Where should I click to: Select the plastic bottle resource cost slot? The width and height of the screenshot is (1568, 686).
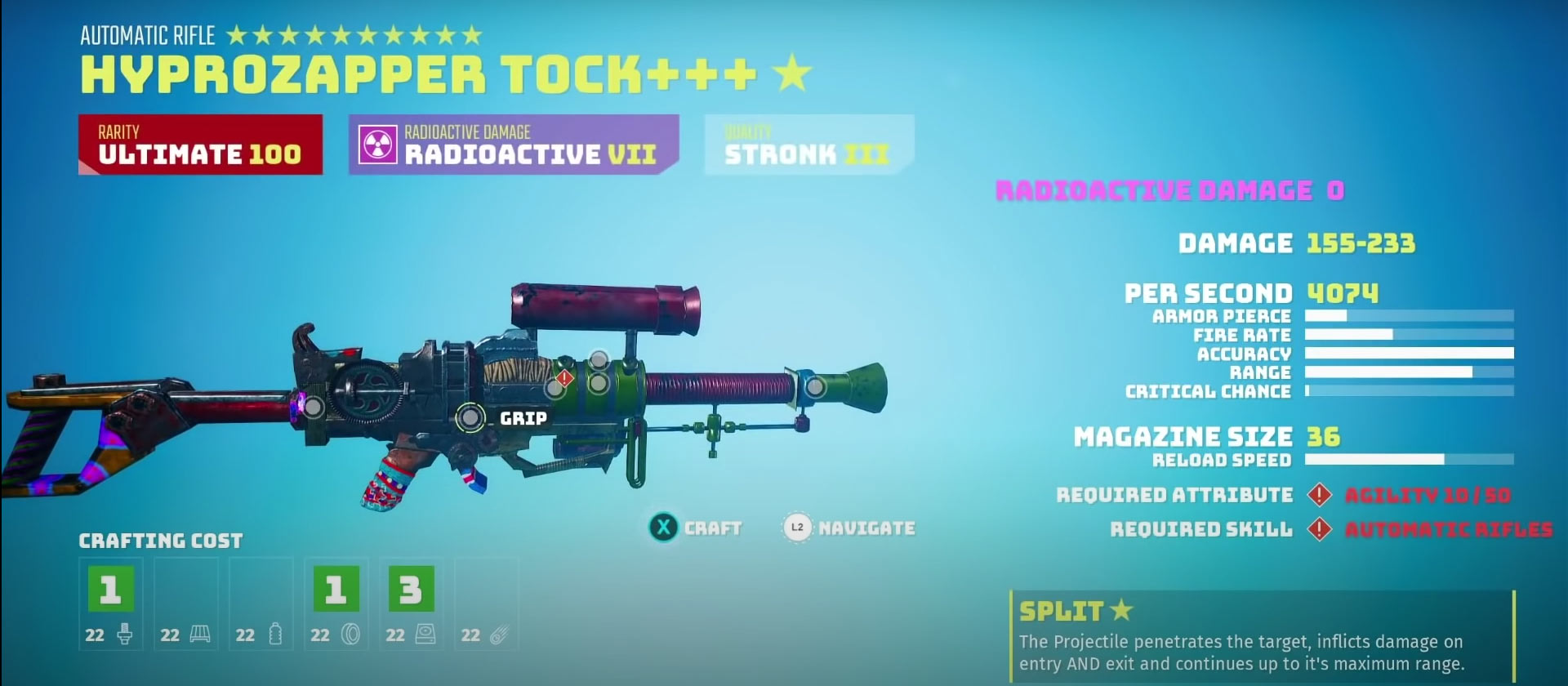coord(261,604)
